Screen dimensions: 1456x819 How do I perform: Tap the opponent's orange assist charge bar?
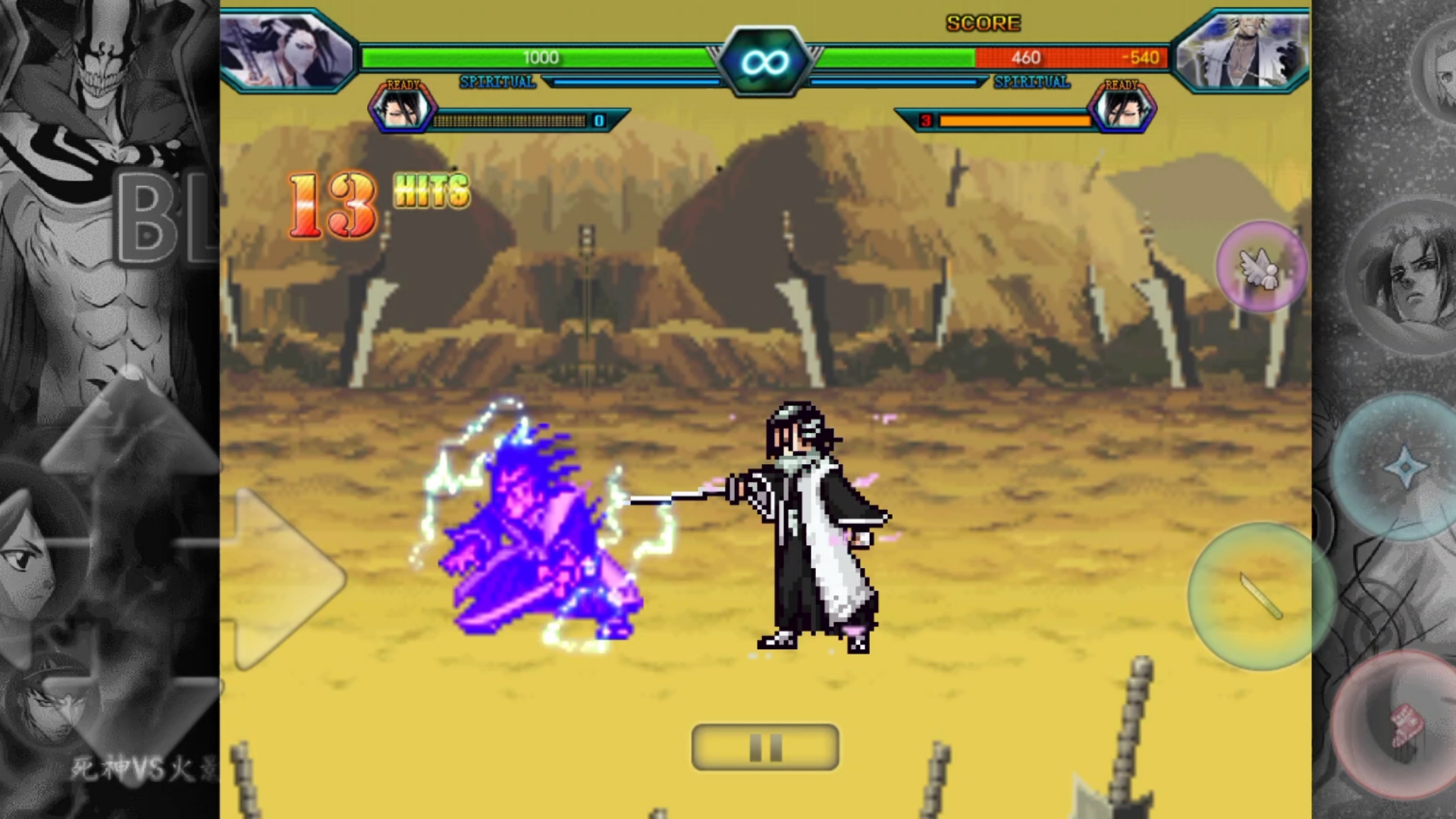1016,119
